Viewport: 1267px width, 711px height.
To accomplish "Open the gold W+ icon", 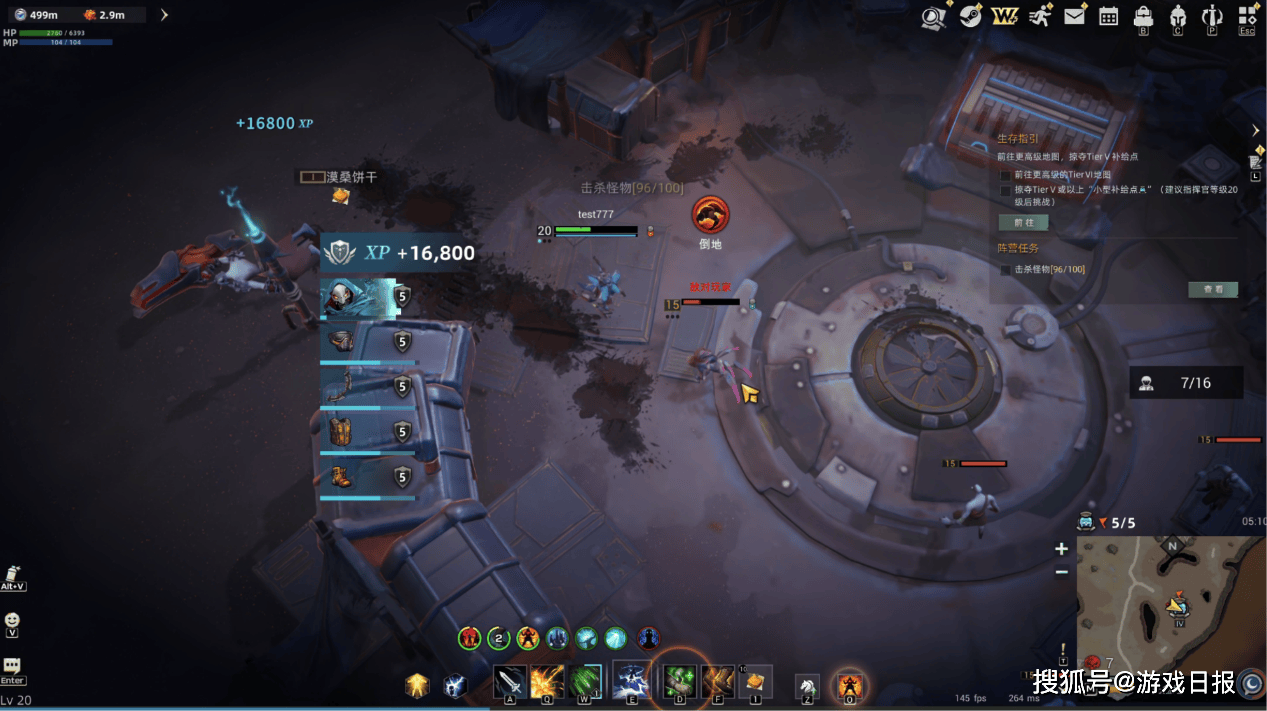I will [1004, 16].
